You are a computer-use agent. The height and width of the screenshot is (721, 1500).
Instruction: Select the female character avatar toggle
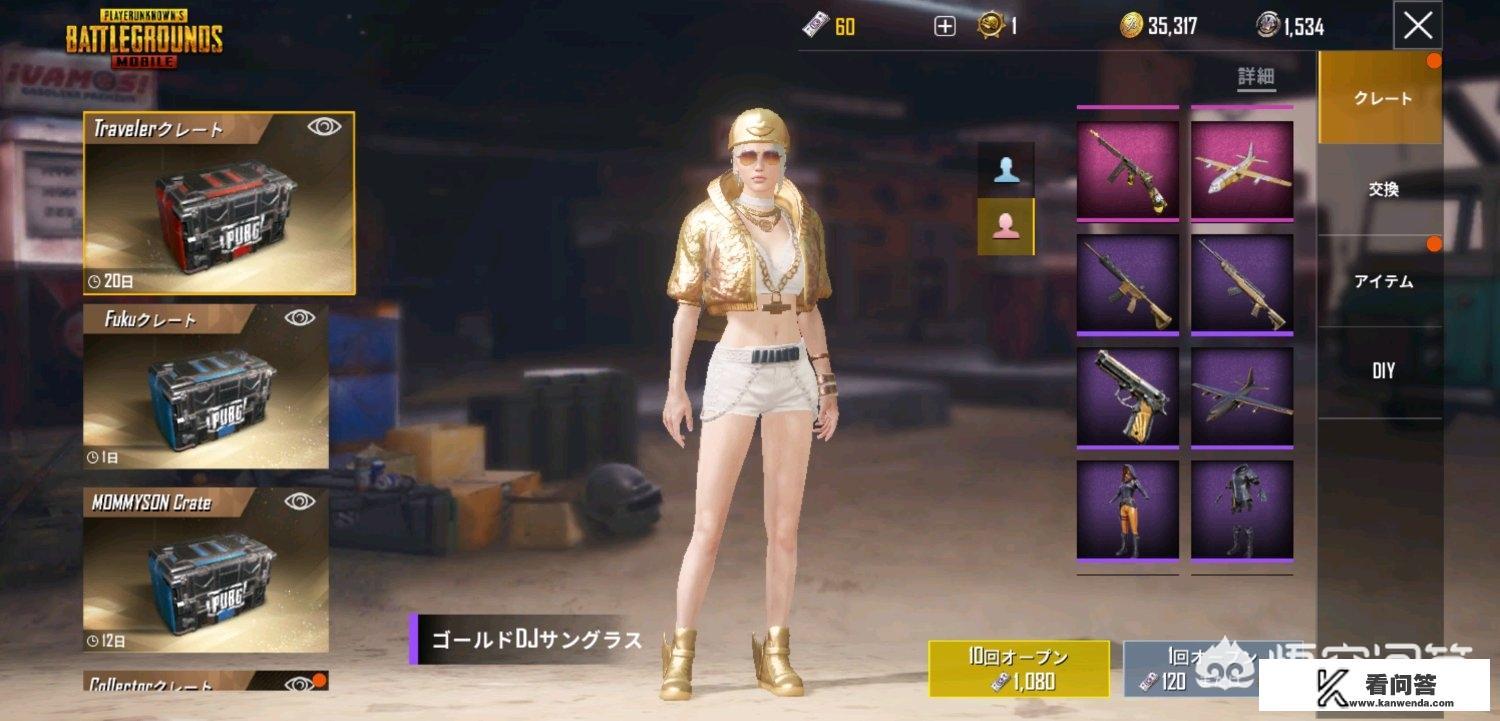(x=1007, y=227)
